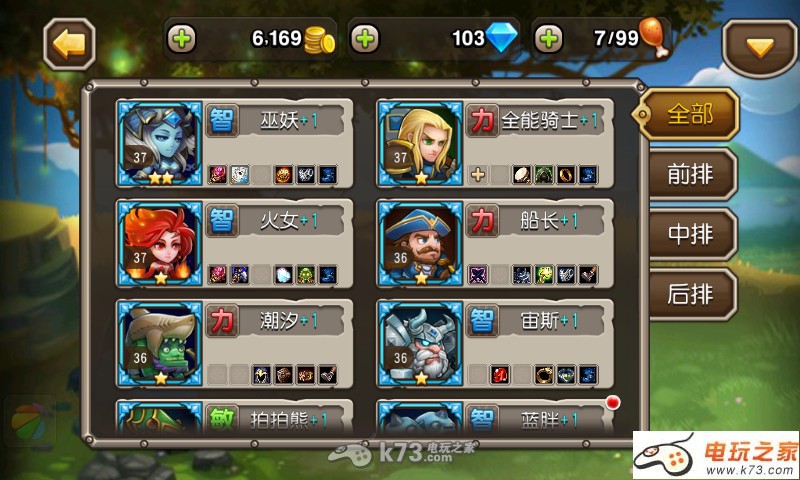Switch to the 全部 tab
Viewport: 800px width, 480px height.
coord(690,114)
